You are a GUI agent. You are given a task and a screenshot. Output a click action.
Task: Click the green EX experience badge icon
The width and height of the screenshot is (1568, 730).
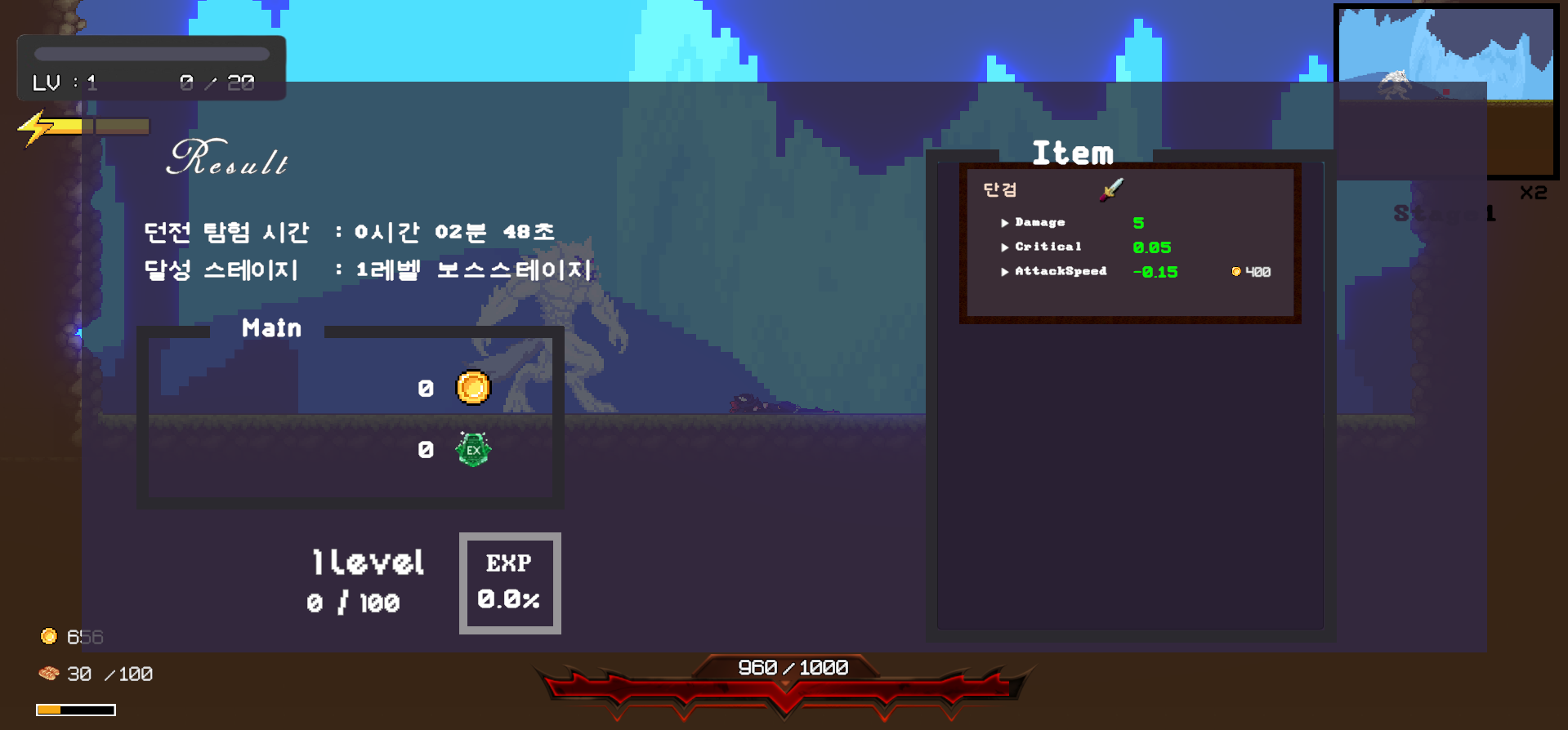coord(471,447)
